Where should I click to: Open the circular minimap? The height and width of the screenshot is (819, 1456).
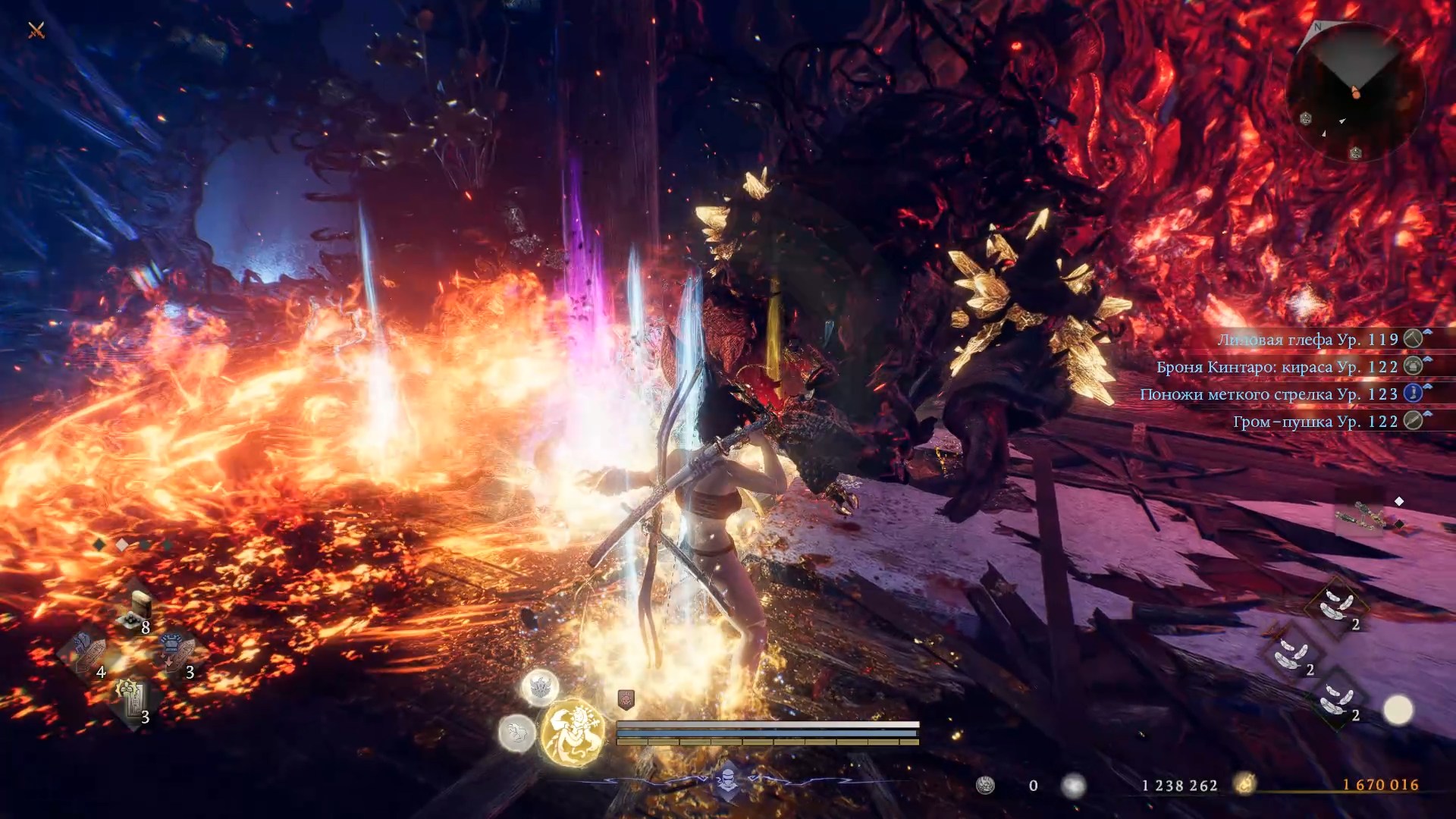coord(1354,91)
